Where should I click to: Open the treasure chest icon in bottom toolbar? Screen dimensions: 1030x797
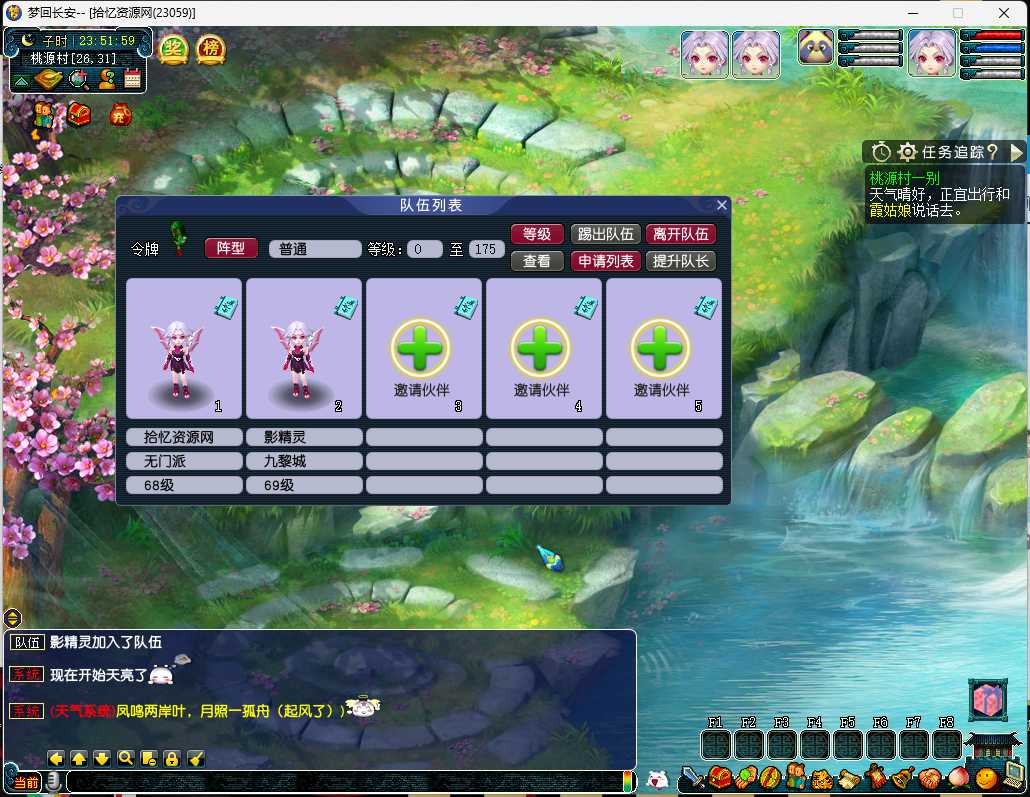pyautogui.click(x=720, y=777)
